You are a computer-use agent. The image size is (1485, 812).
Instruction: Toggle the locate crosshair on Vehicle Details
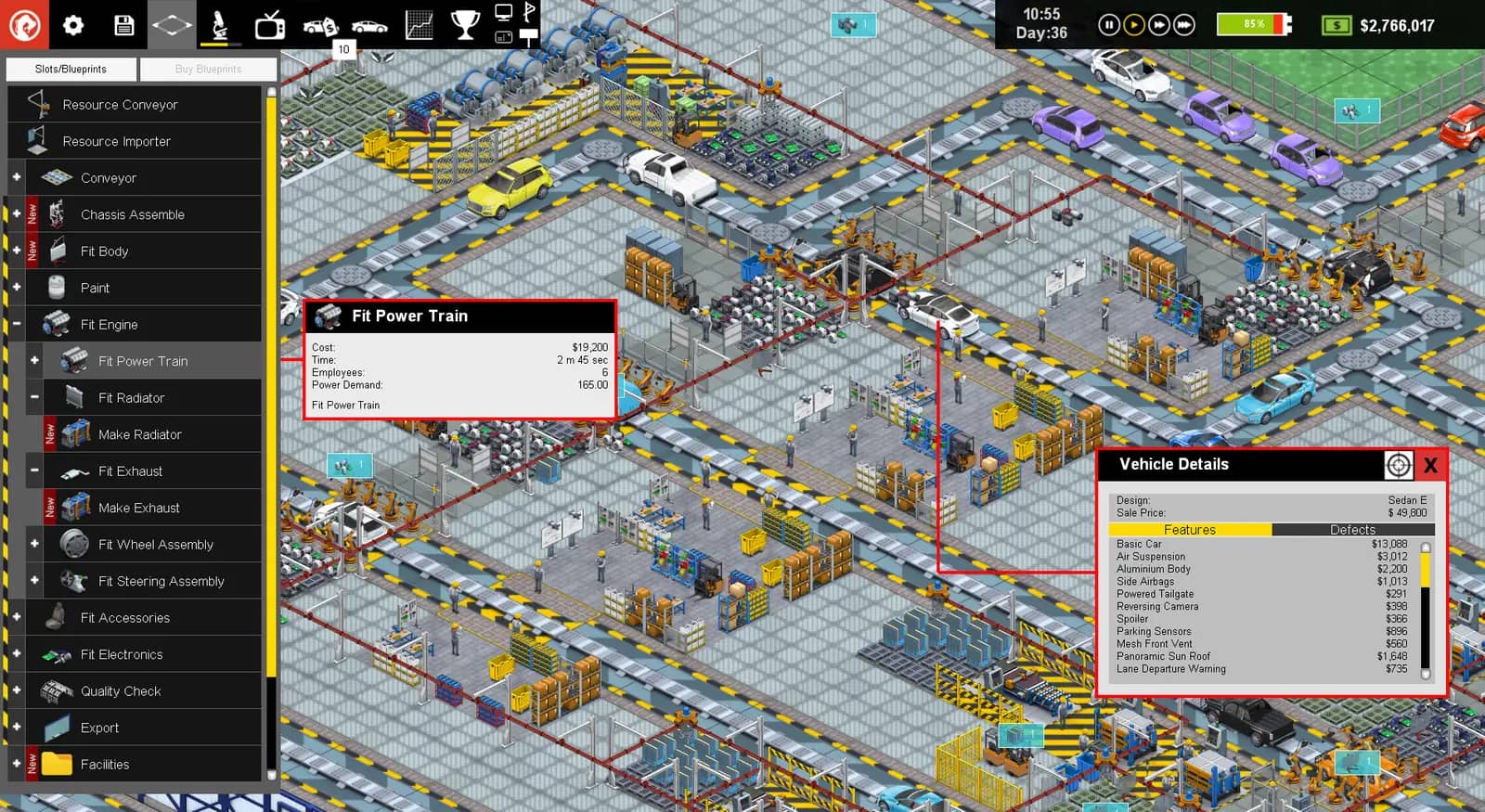point(1398,465)
